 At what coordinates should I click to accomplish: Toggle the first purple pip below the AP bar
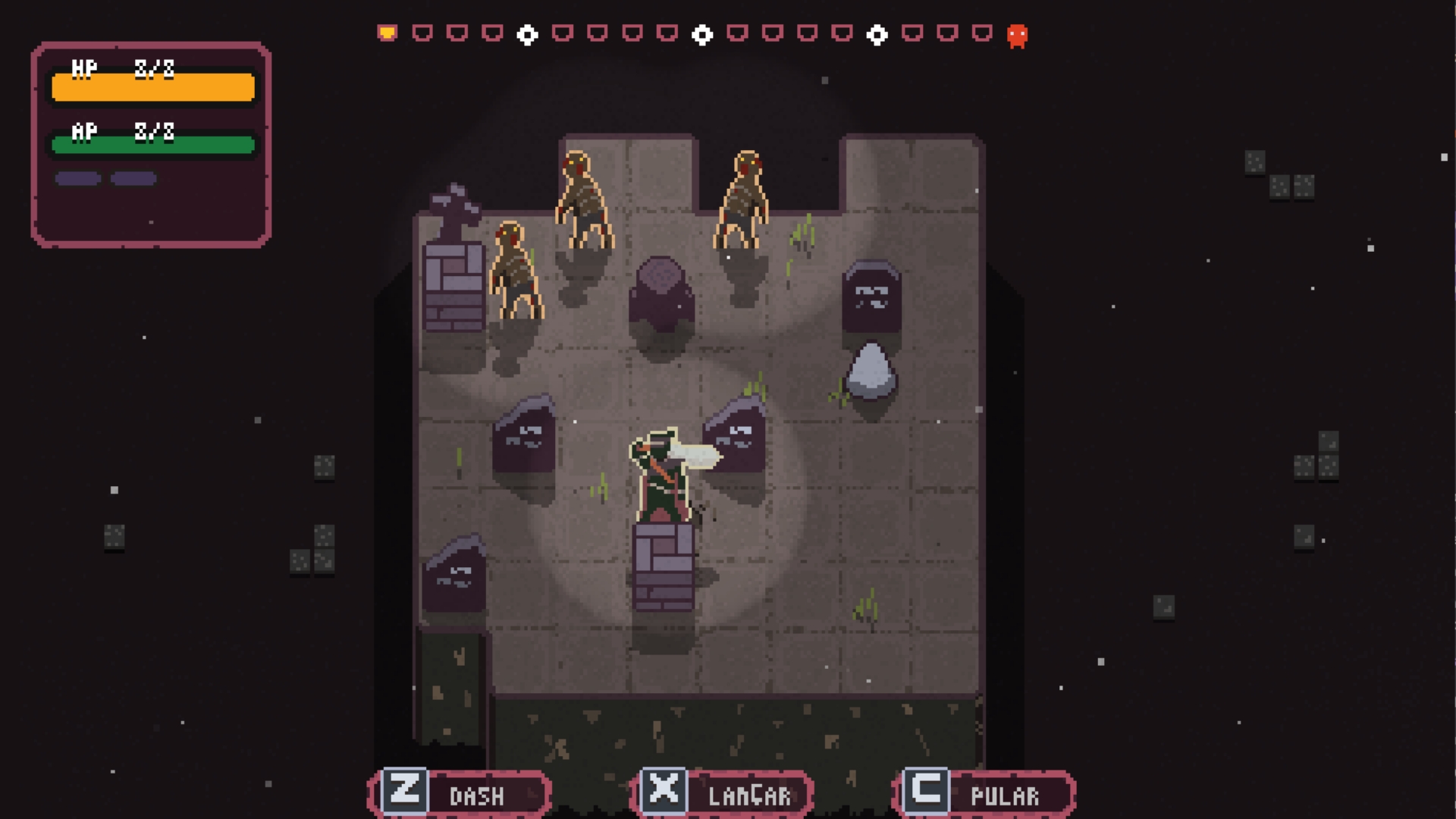click(x=77, y=179)
